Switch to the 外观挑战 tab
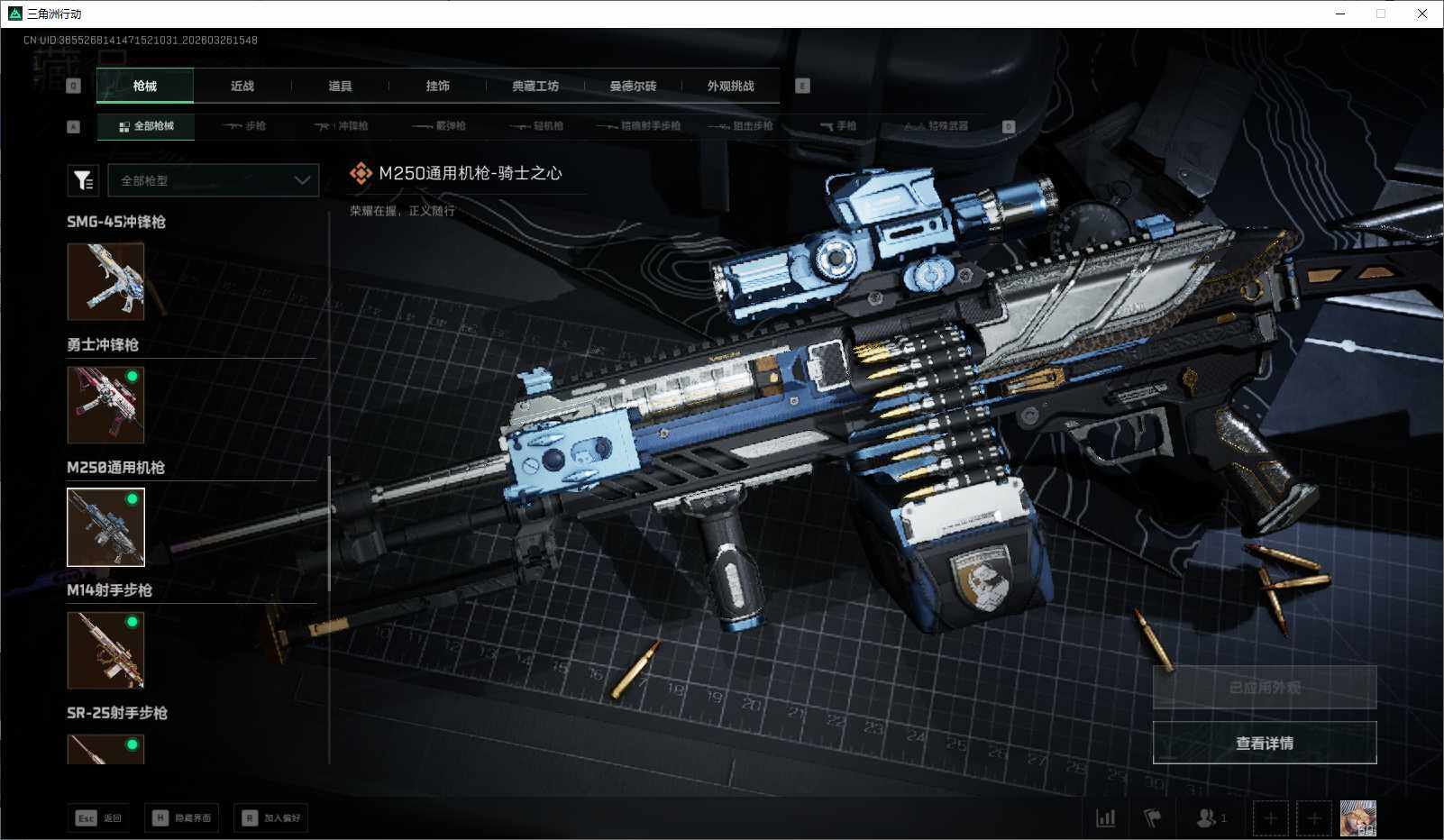Image resolution: width=1444 pixels, height=840 pixels. coord(730,86)
